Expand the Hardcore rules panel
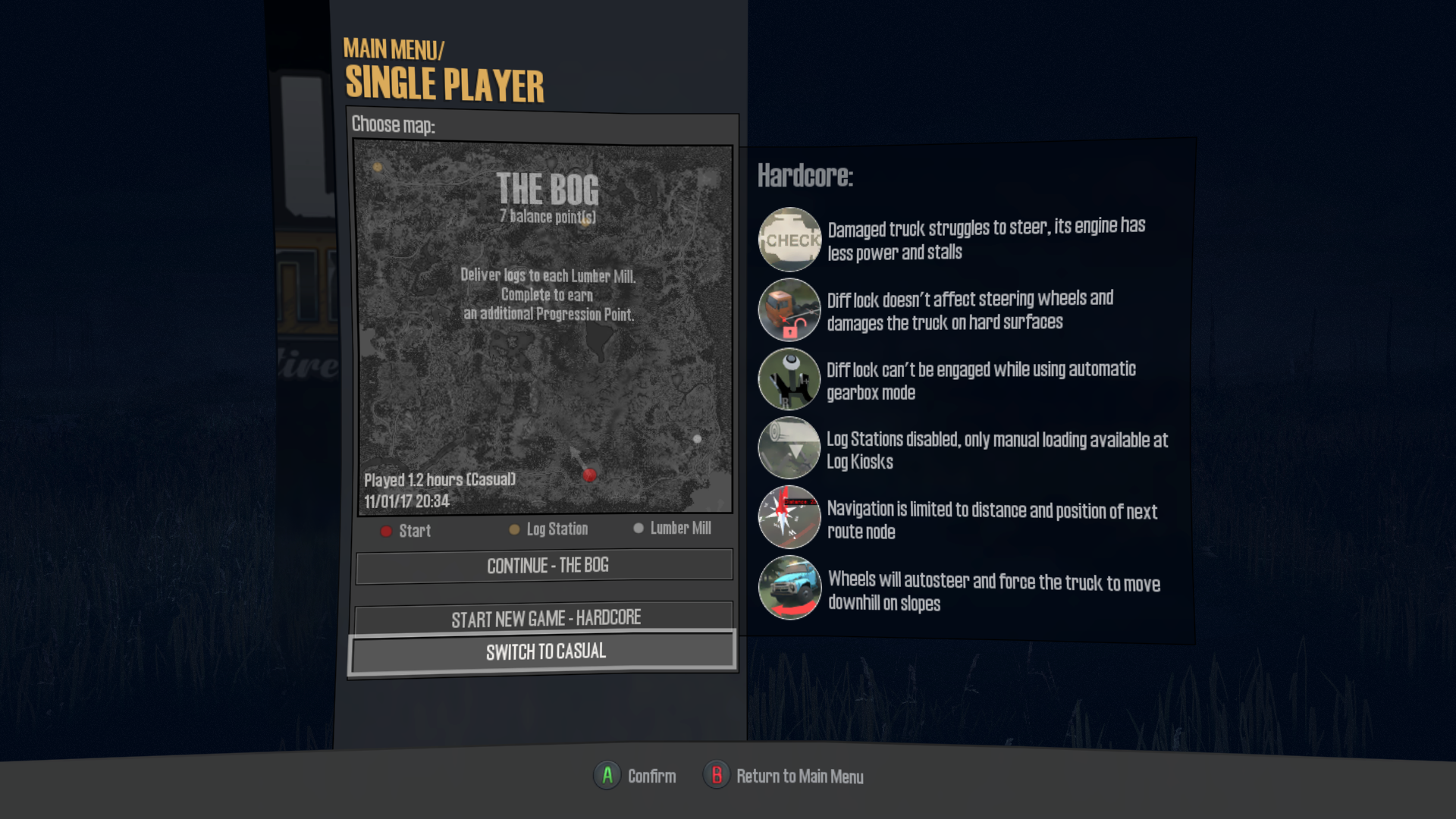This screenshot has height=819, width=1456. (806, 177)
